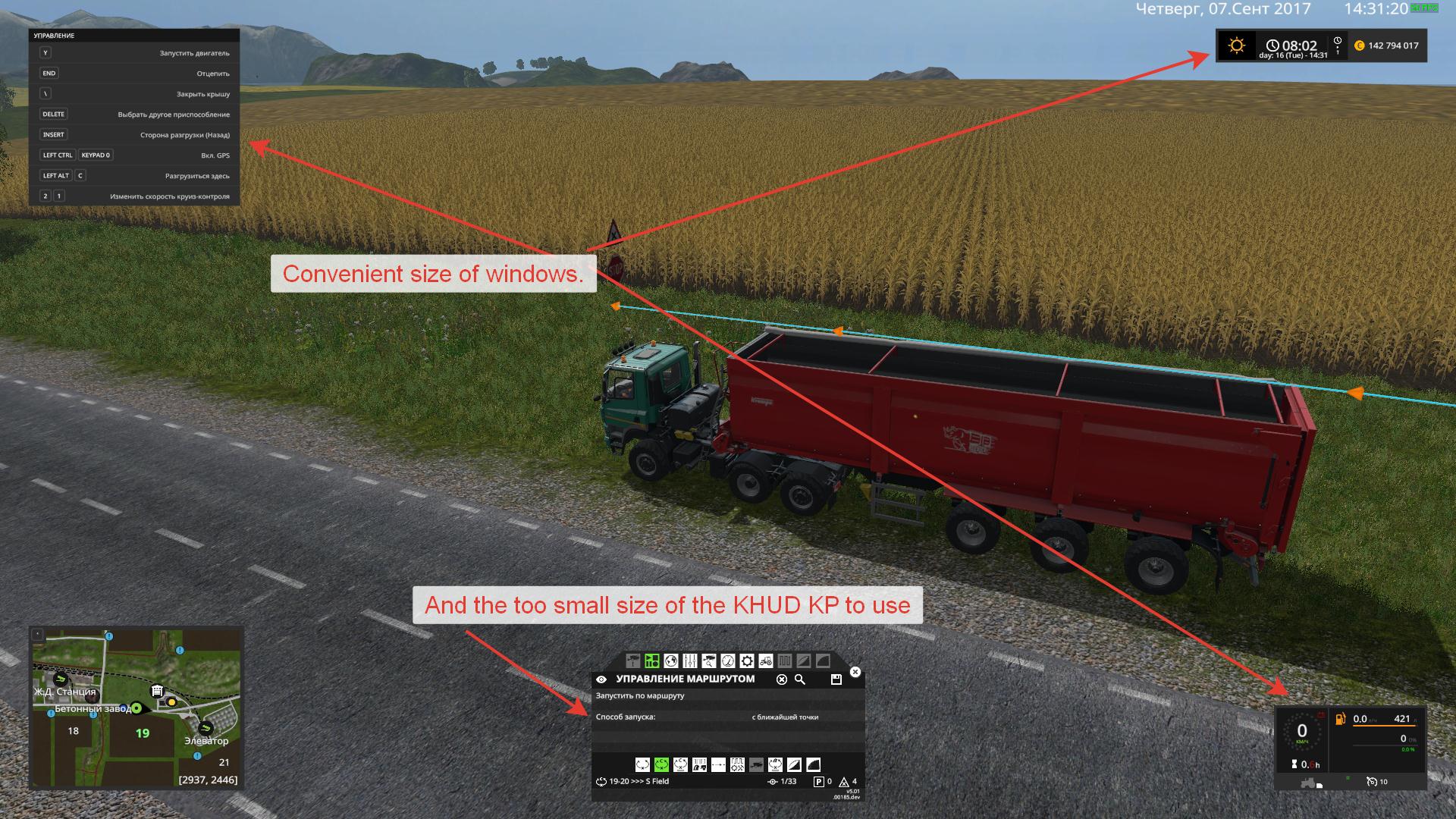This screenshot has height=819, width=1456.
Task: Open the course search magnifier icon
Action: [799, 679]
